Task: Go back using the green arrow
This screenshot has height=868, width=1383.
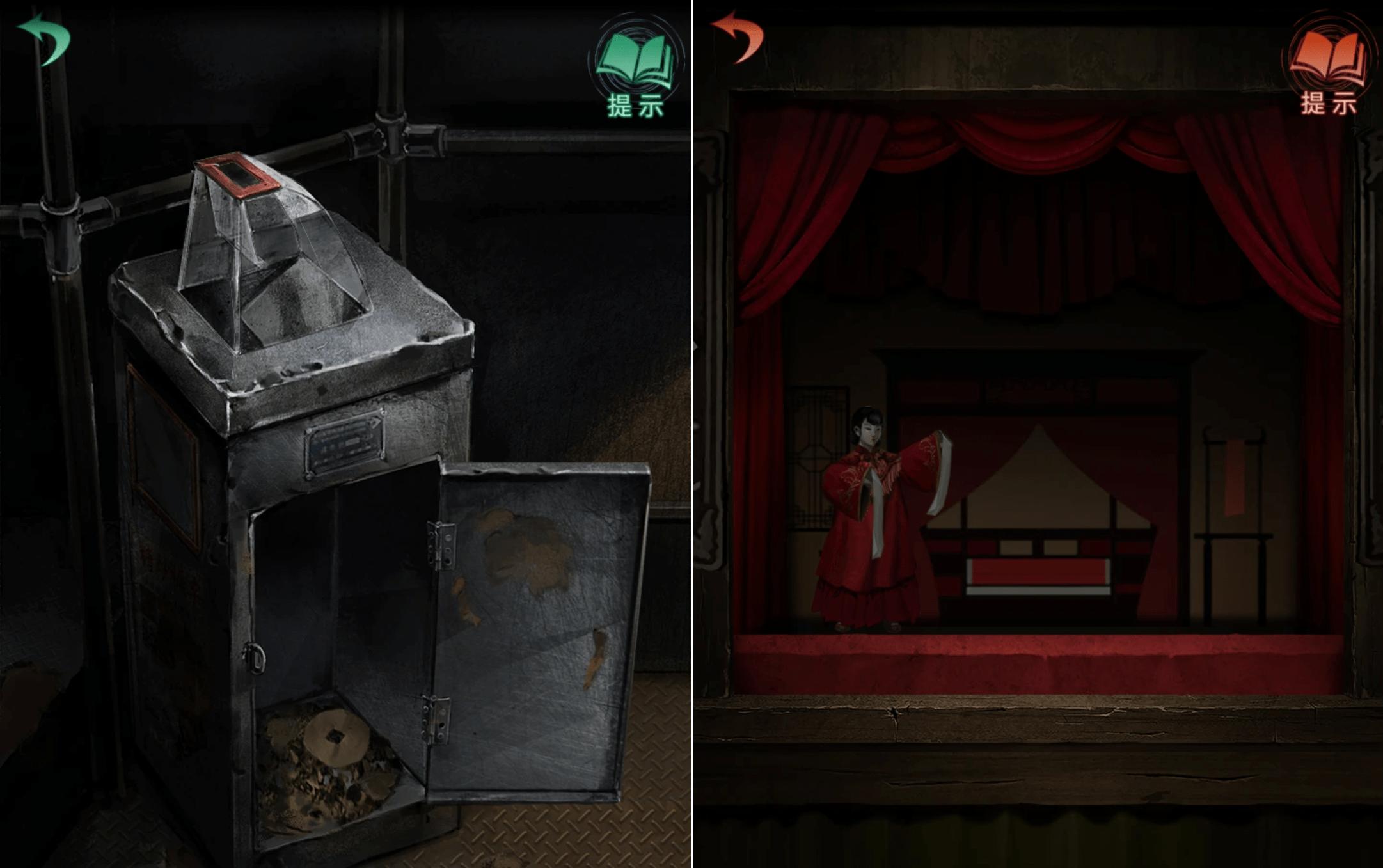Action: 45,38
